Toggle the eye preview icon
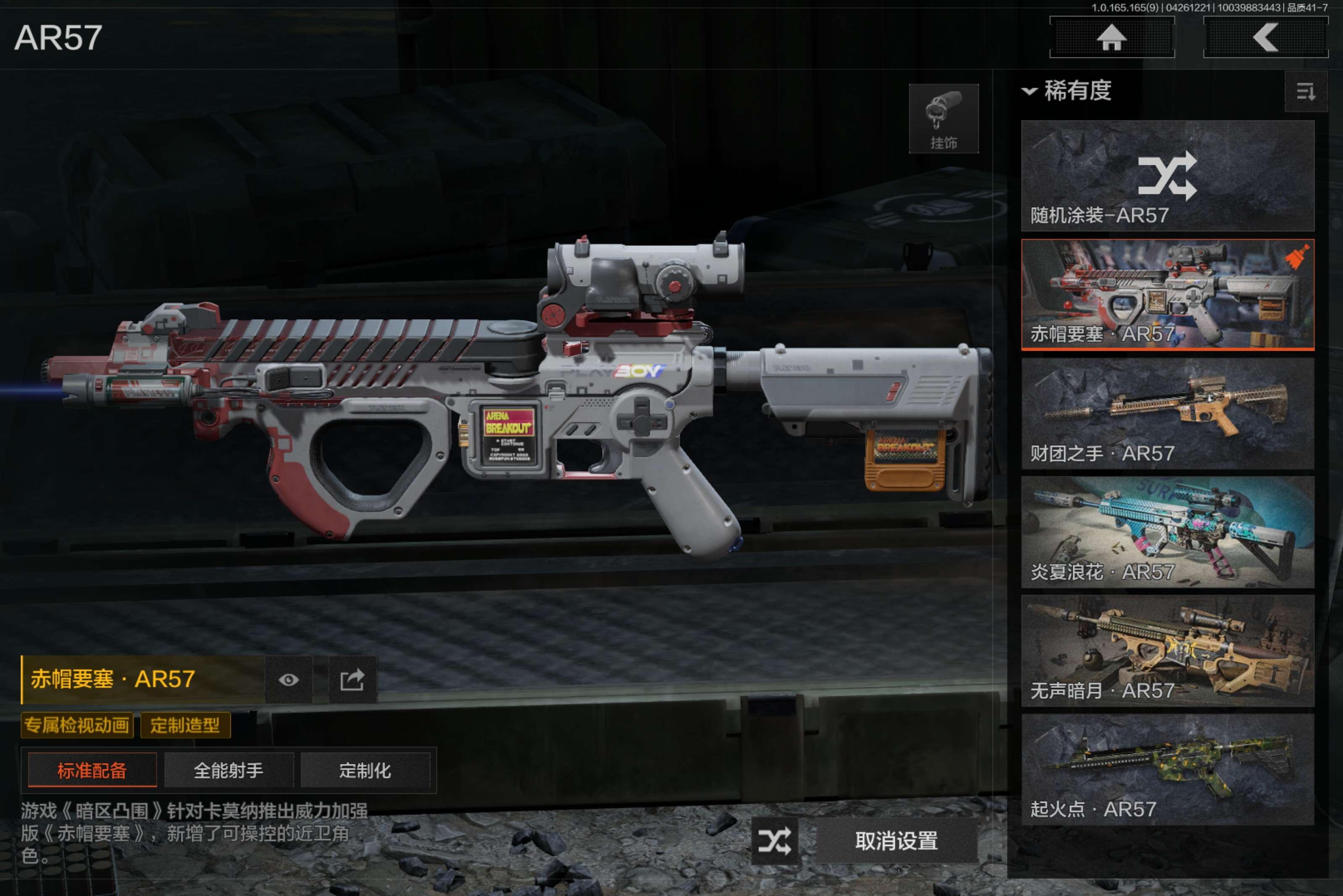 coord(288,680)
